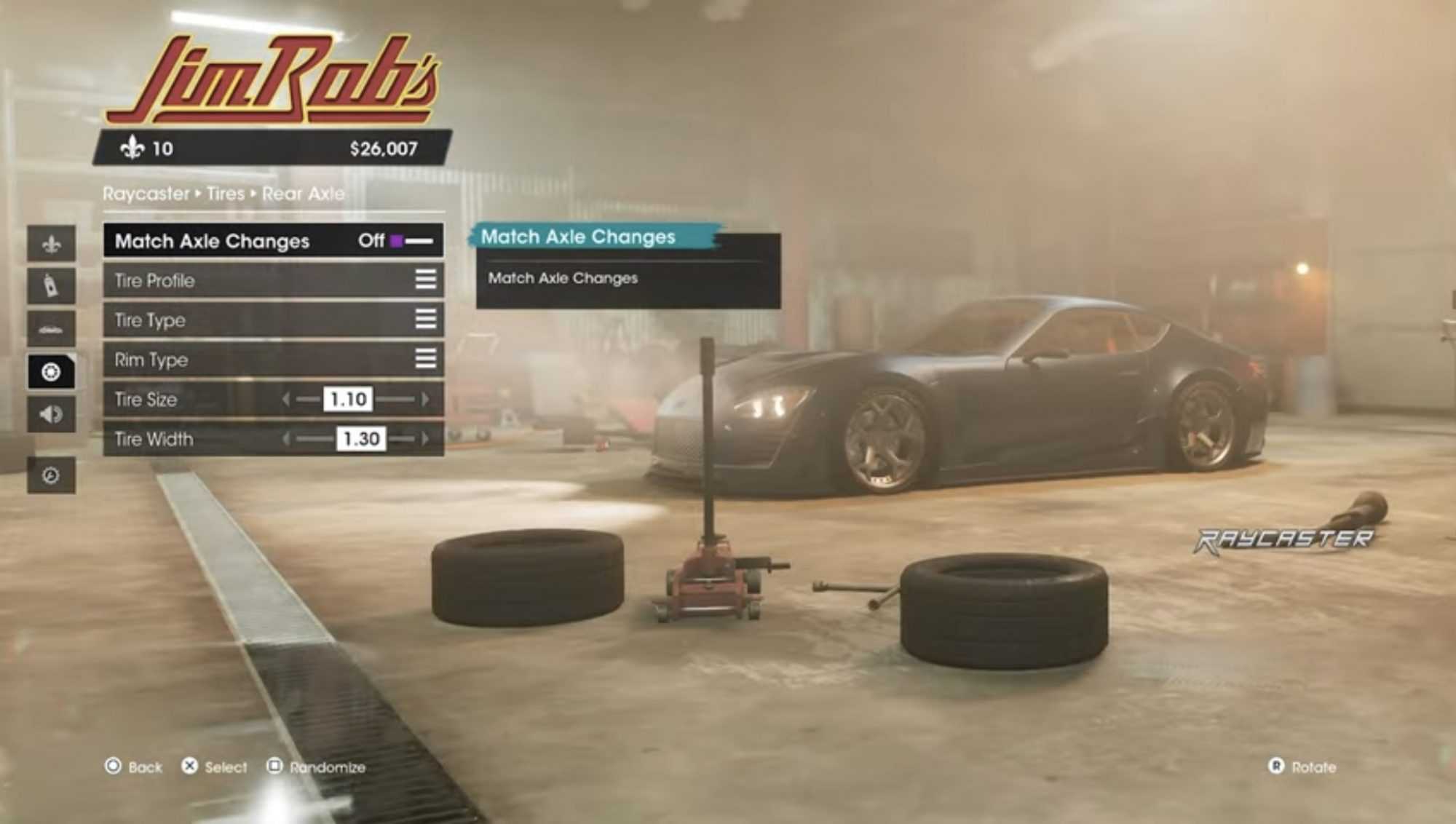The width and height of the screenshot is (1456, 824).
Task: Increase Tire Size with the right arrow
Action: (x=425, y=399)
